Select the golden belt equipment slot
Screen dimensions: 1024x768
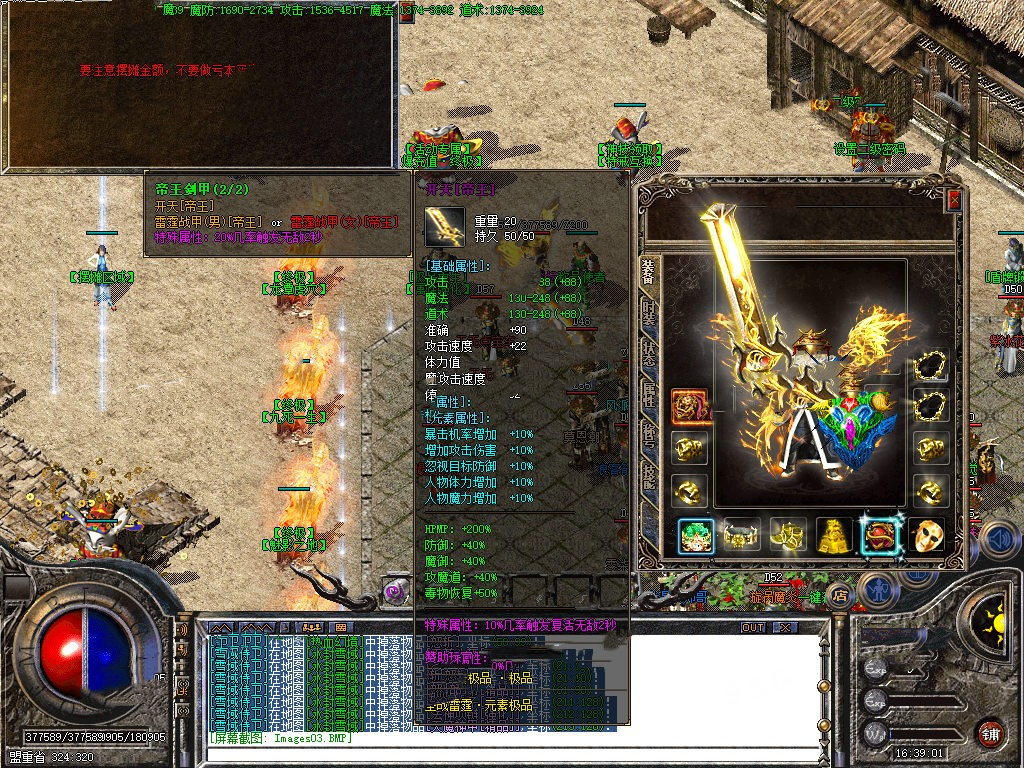pos(741,537)
